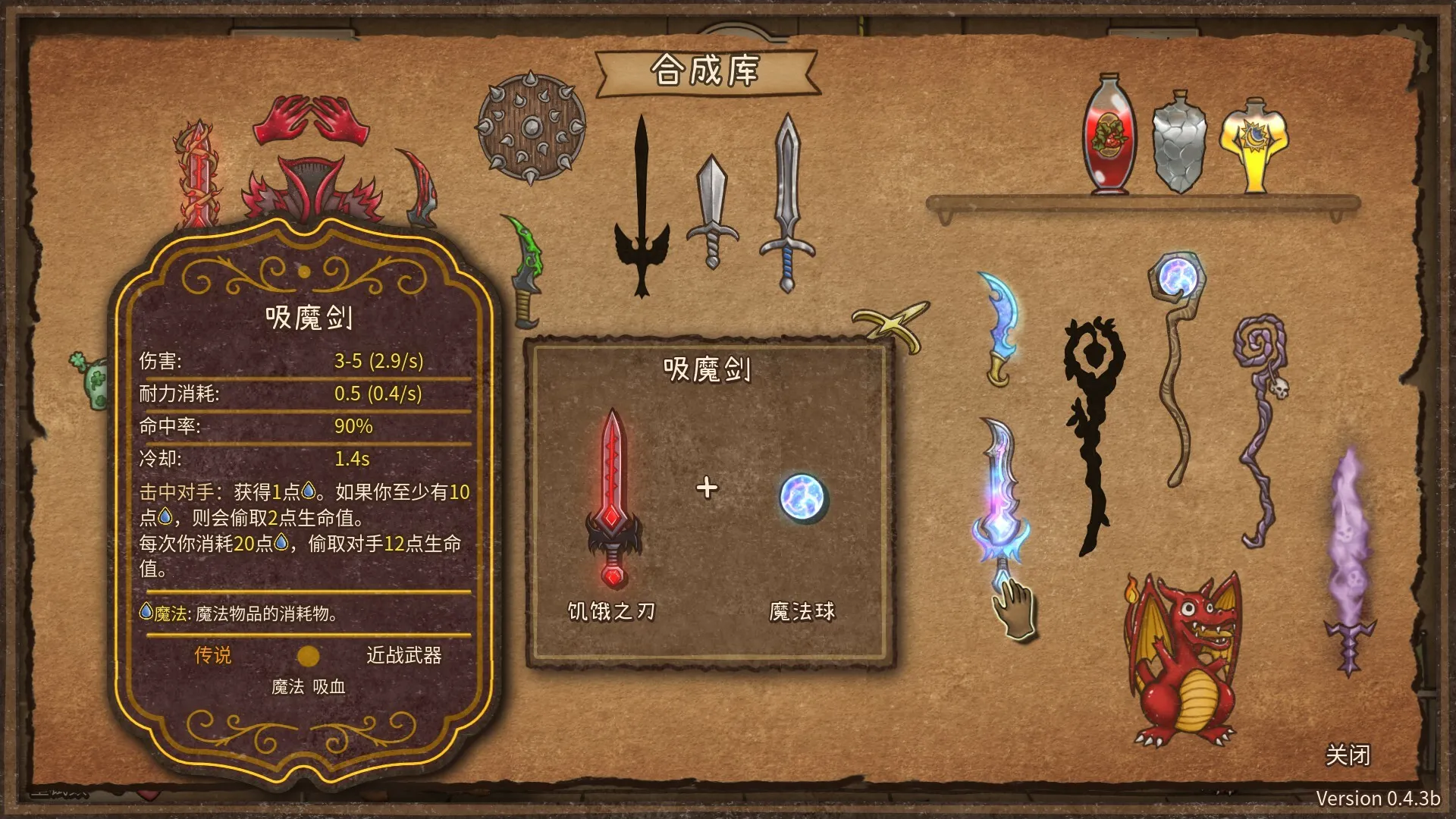Screen dimensions: 1456x819
Task: Select the grey stone egg on the shelf
Action: point(1179,144)
